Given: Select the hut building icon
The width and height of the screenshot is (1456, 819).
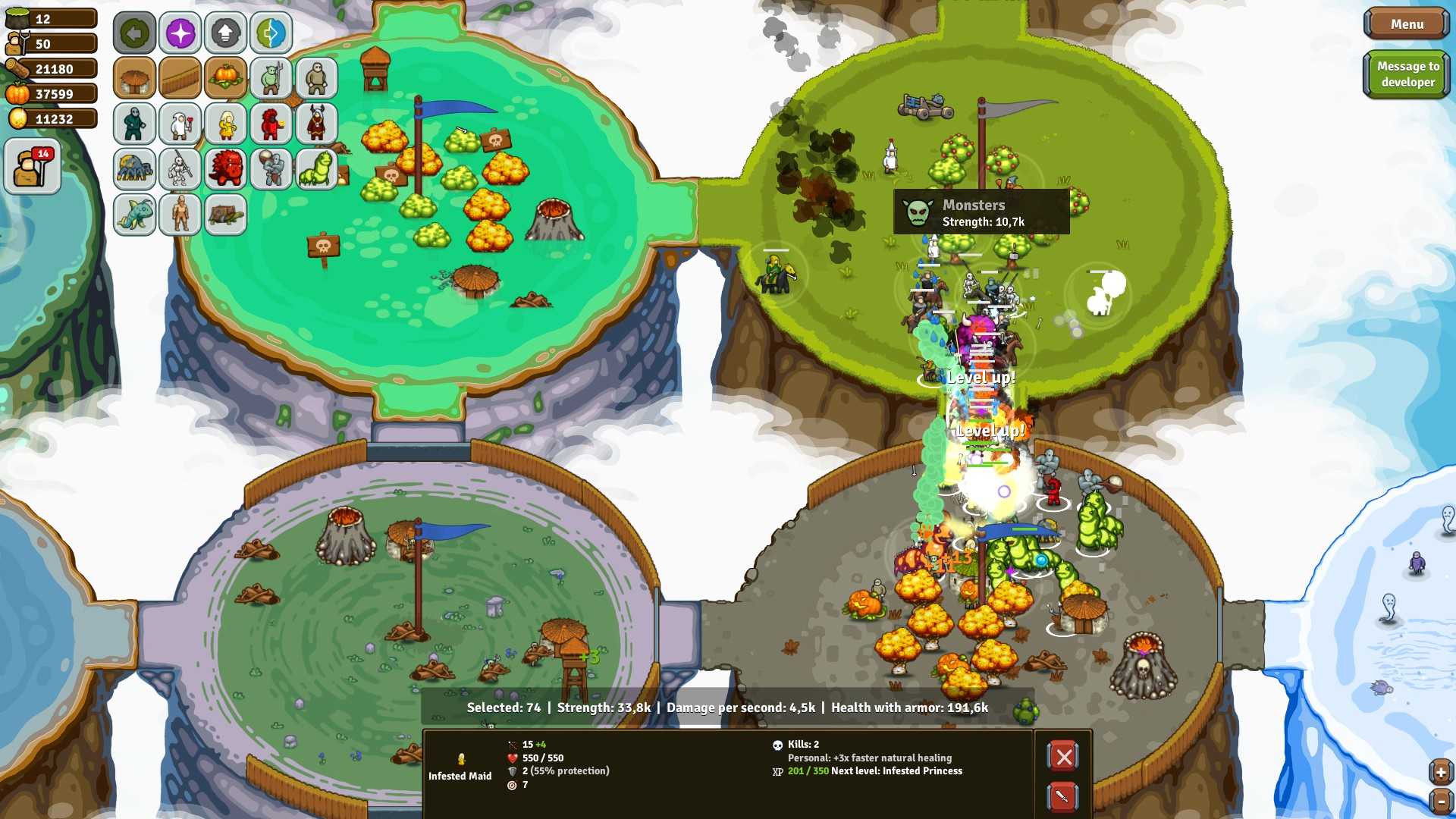Looking at the screenshot, I should tap(134, 78).
